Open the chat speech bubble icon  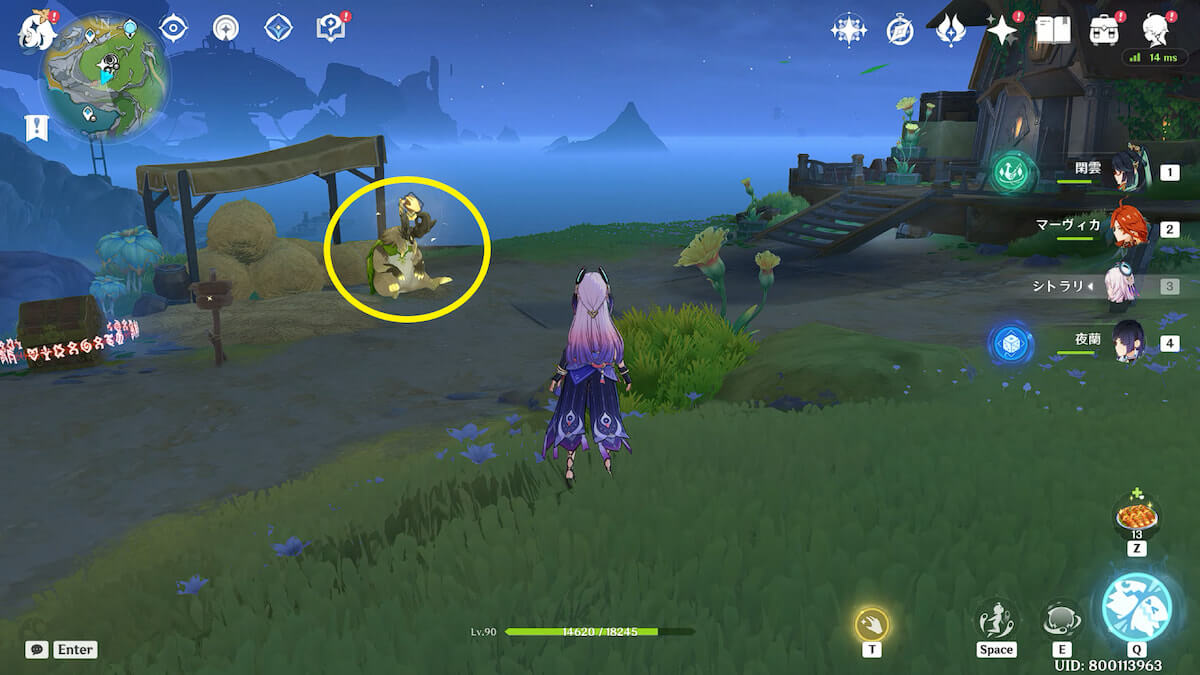coord(37,649)
